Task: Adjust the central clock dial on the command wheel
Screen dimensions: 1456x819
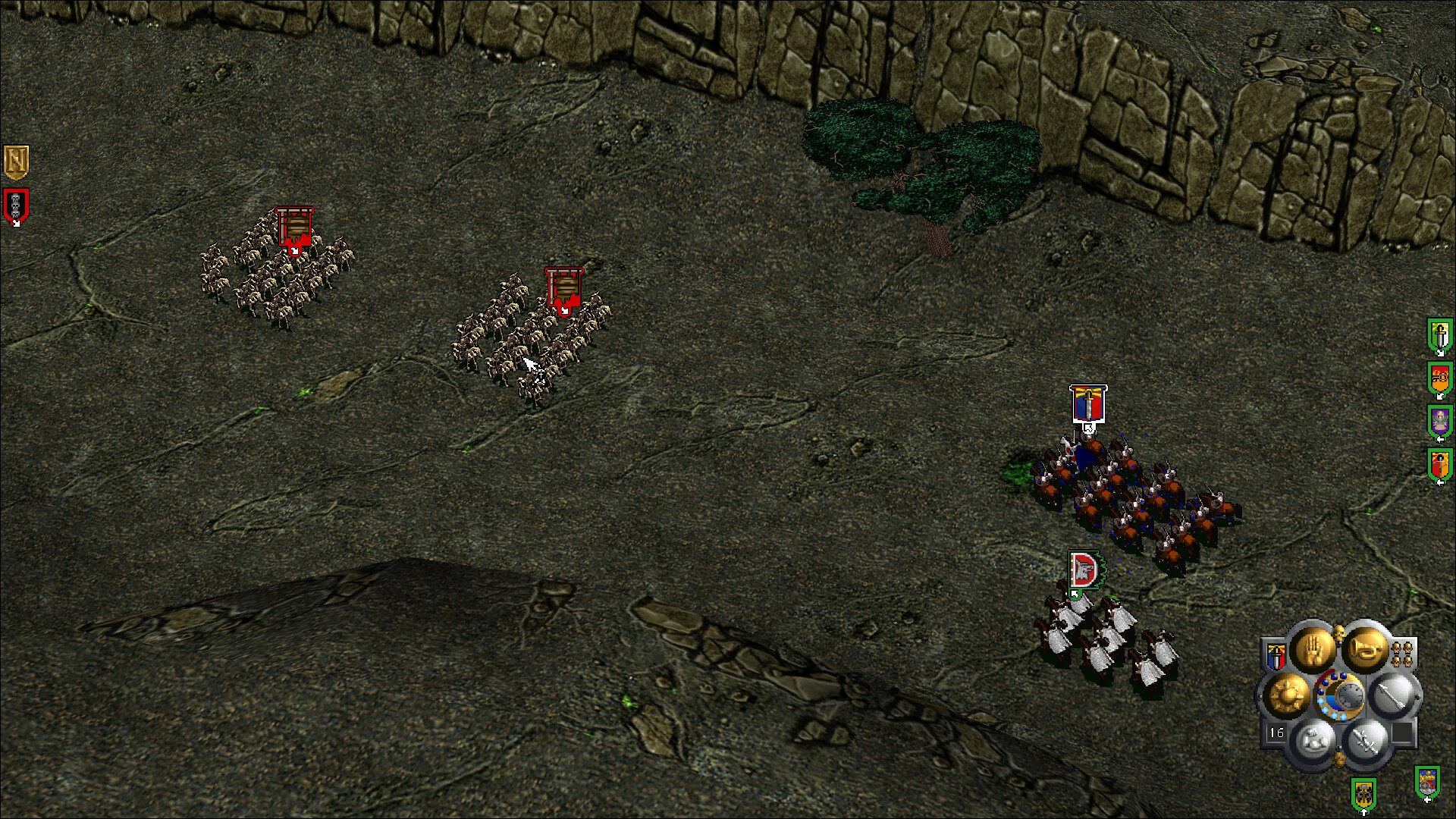Action: [1351, 694]
